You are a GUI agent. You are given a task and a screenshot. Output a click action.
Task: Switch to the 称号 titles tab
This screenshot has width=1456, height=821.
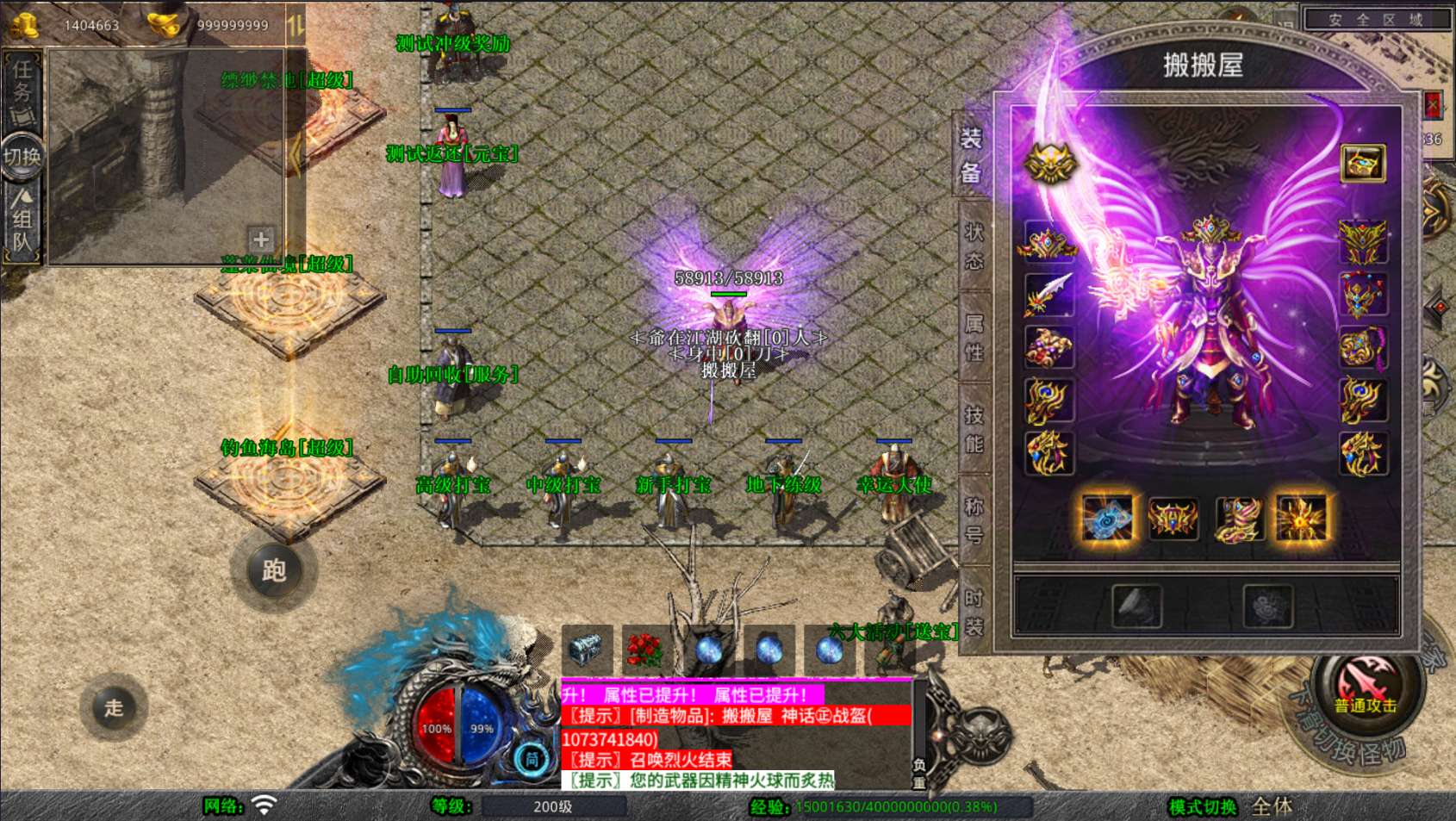974,520
